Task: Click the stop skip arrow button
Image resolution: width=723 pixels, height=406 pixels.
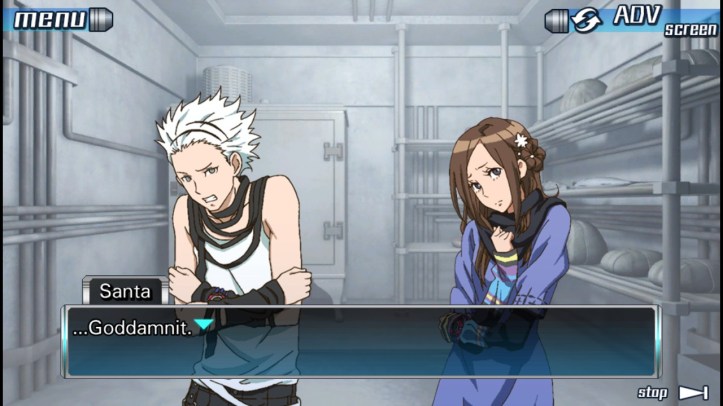Action: click(692, 393)
